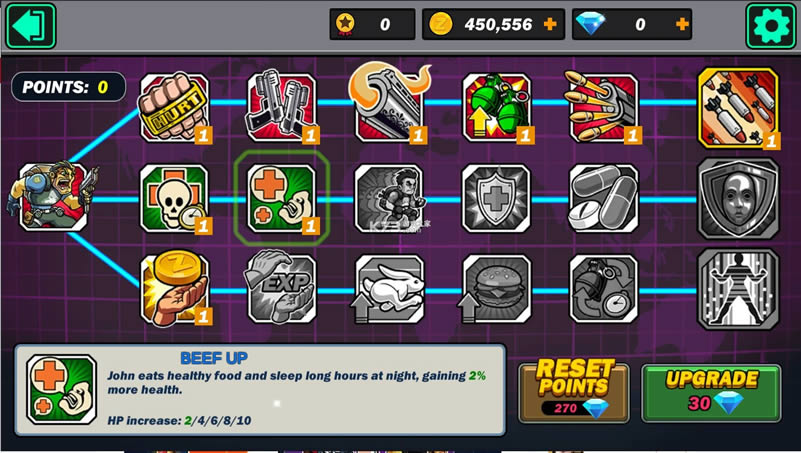This screenshot has height=453, width=801.
Task: Select the HURT fist skill
Action: (174, 107)
